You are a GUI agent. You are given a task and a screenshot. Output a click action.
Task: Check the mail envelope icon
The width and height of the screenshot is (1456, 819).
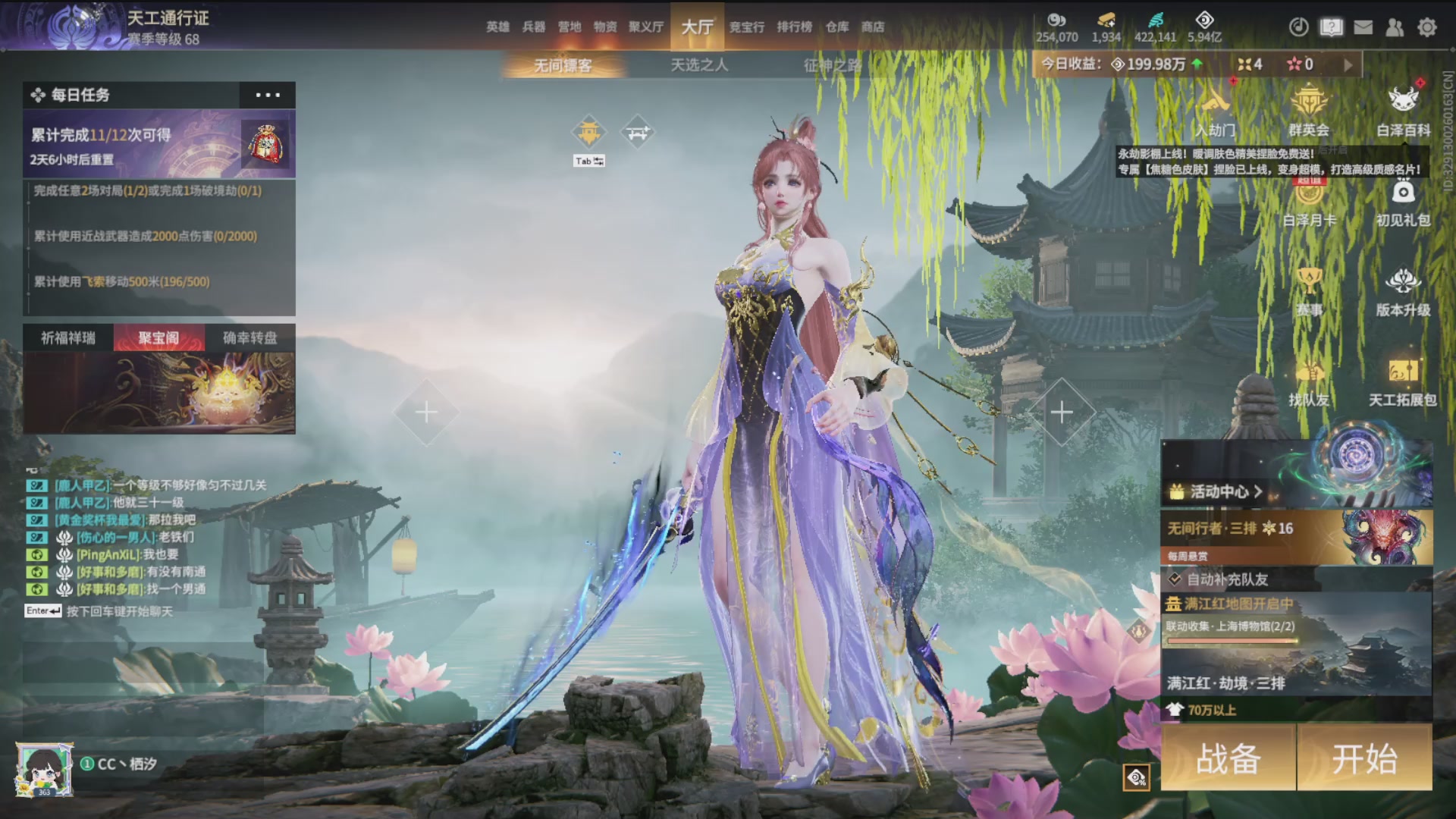1363,27
